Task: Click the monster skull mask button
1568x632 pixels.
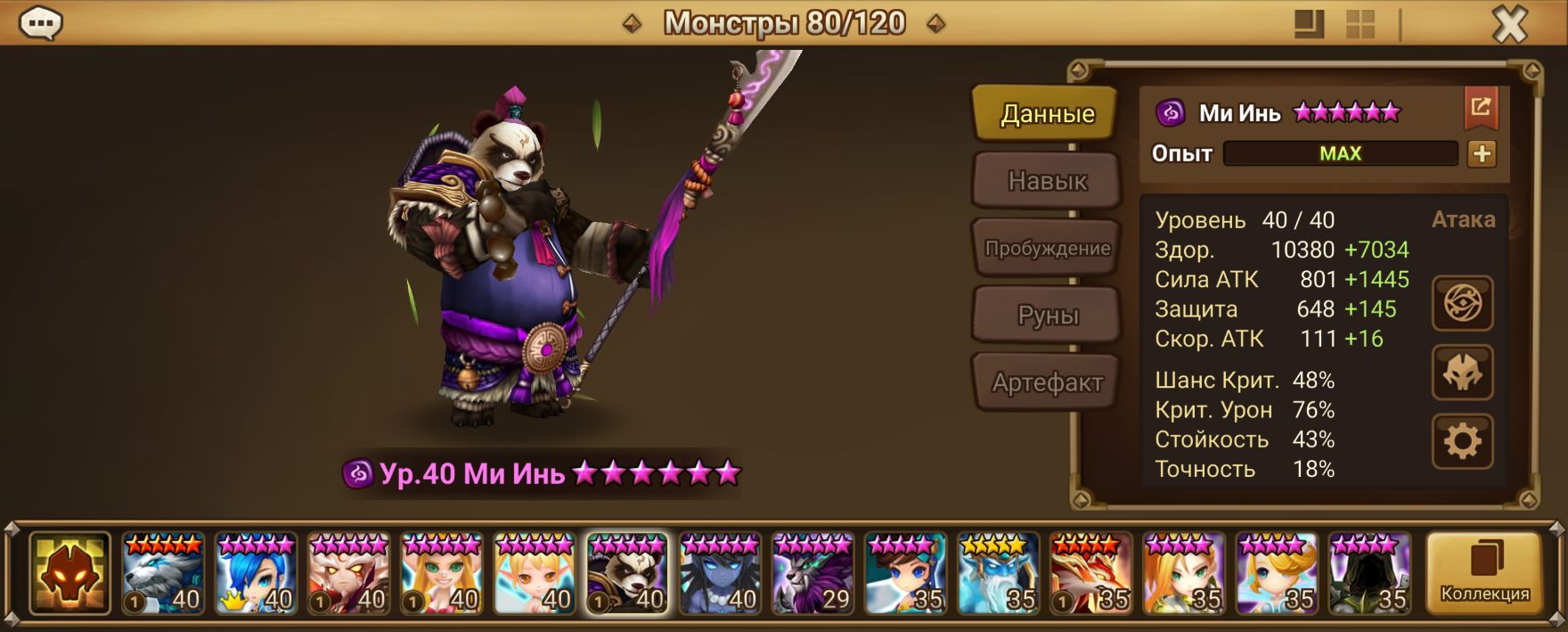Action: [1462, 373]
